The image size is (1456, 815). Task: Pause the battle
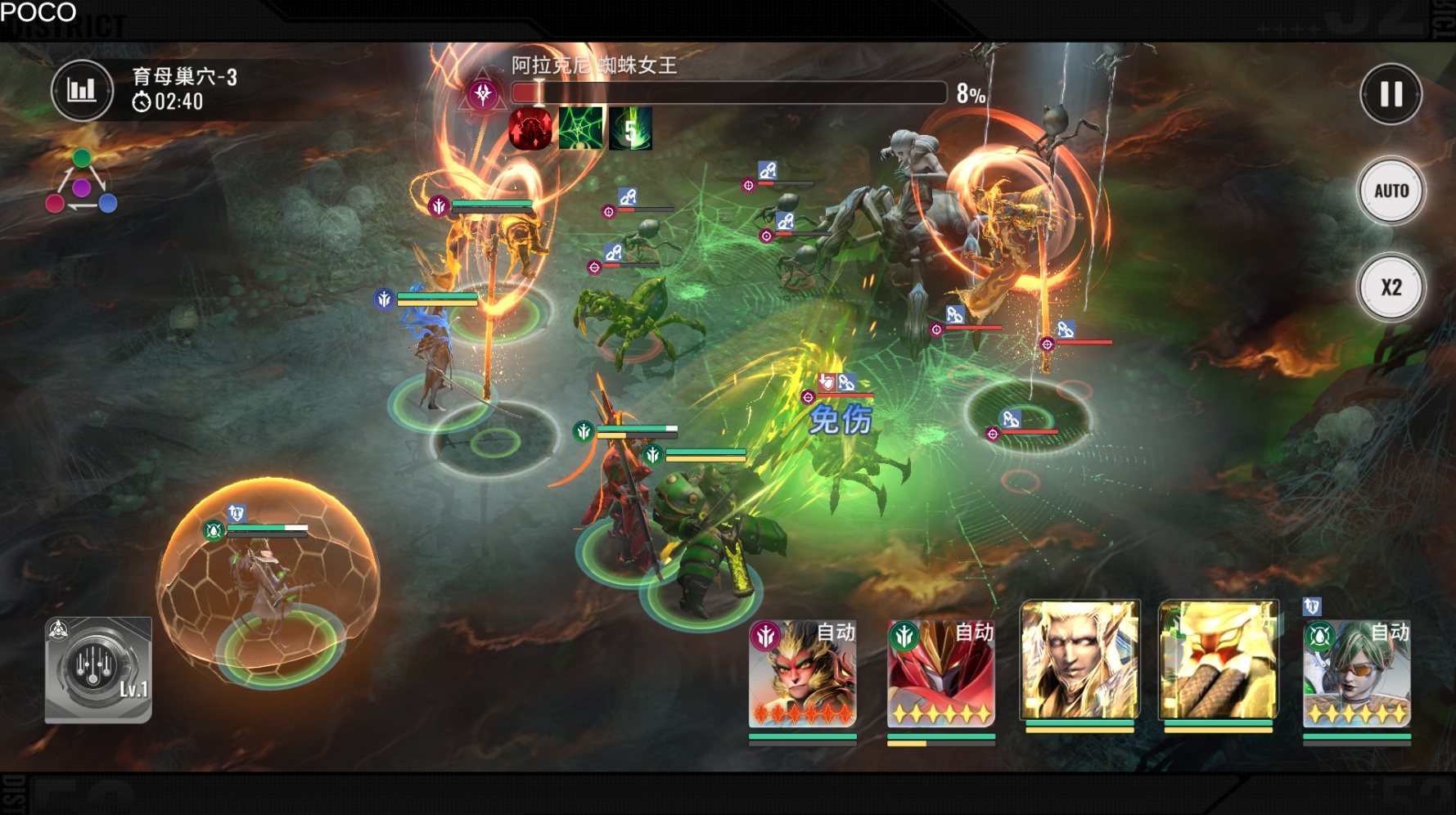coord(1391,95)
